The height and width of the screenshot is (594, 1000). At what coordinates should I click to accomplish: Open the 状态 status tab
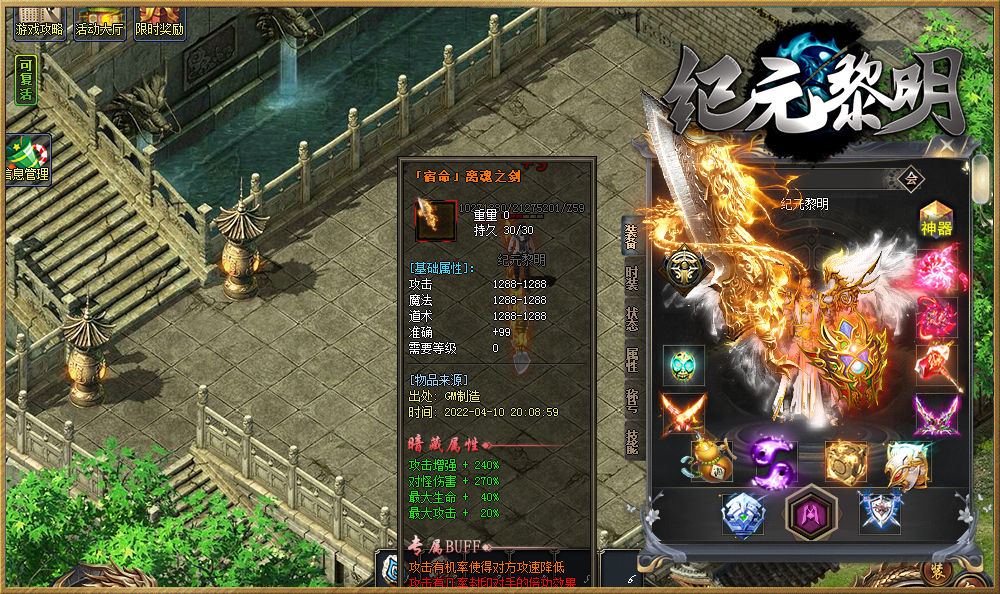pyautogui.click(x=632, y=318)
